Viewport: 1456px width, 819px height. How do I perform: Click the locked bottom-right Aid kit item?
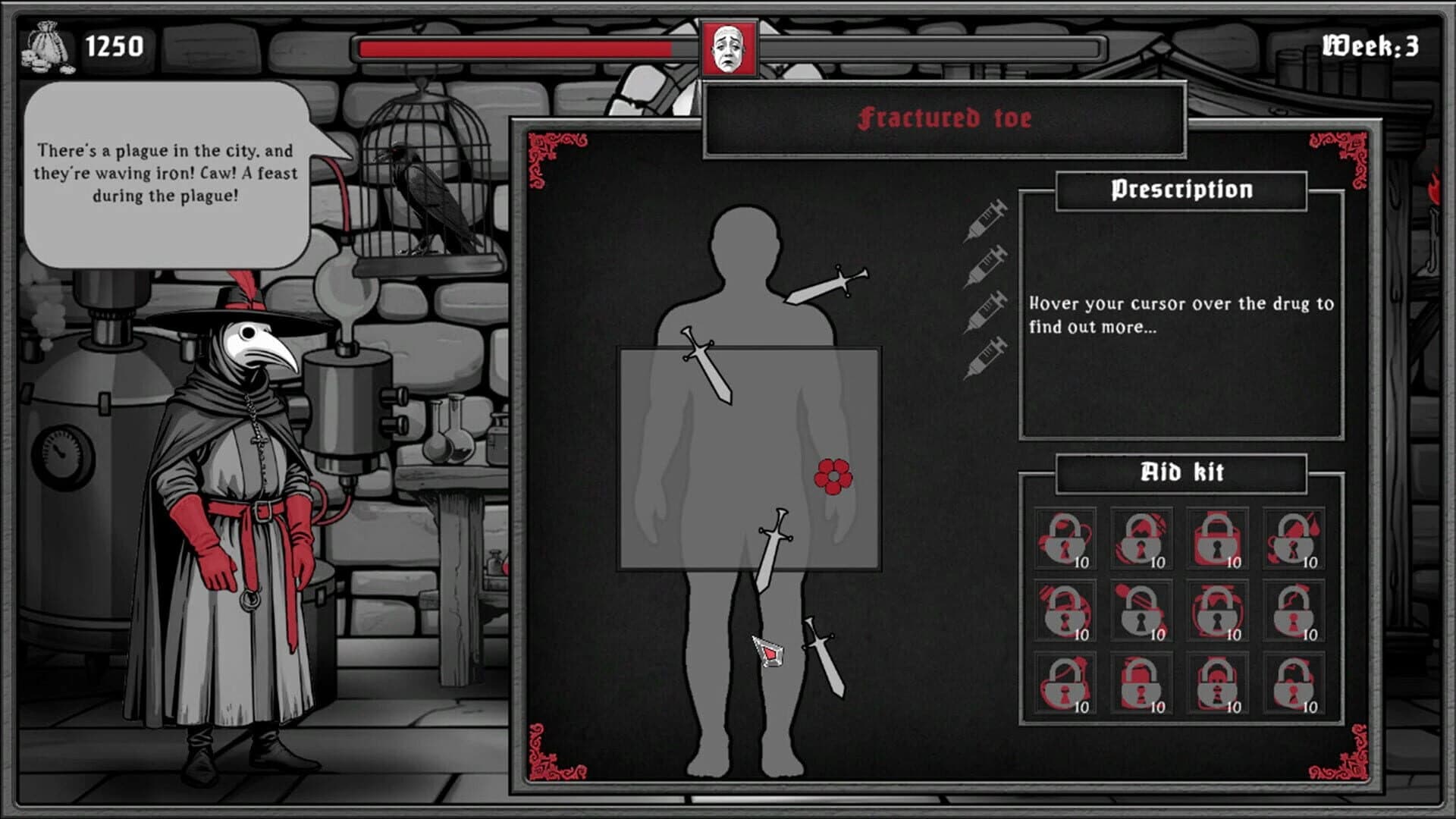1293,682
